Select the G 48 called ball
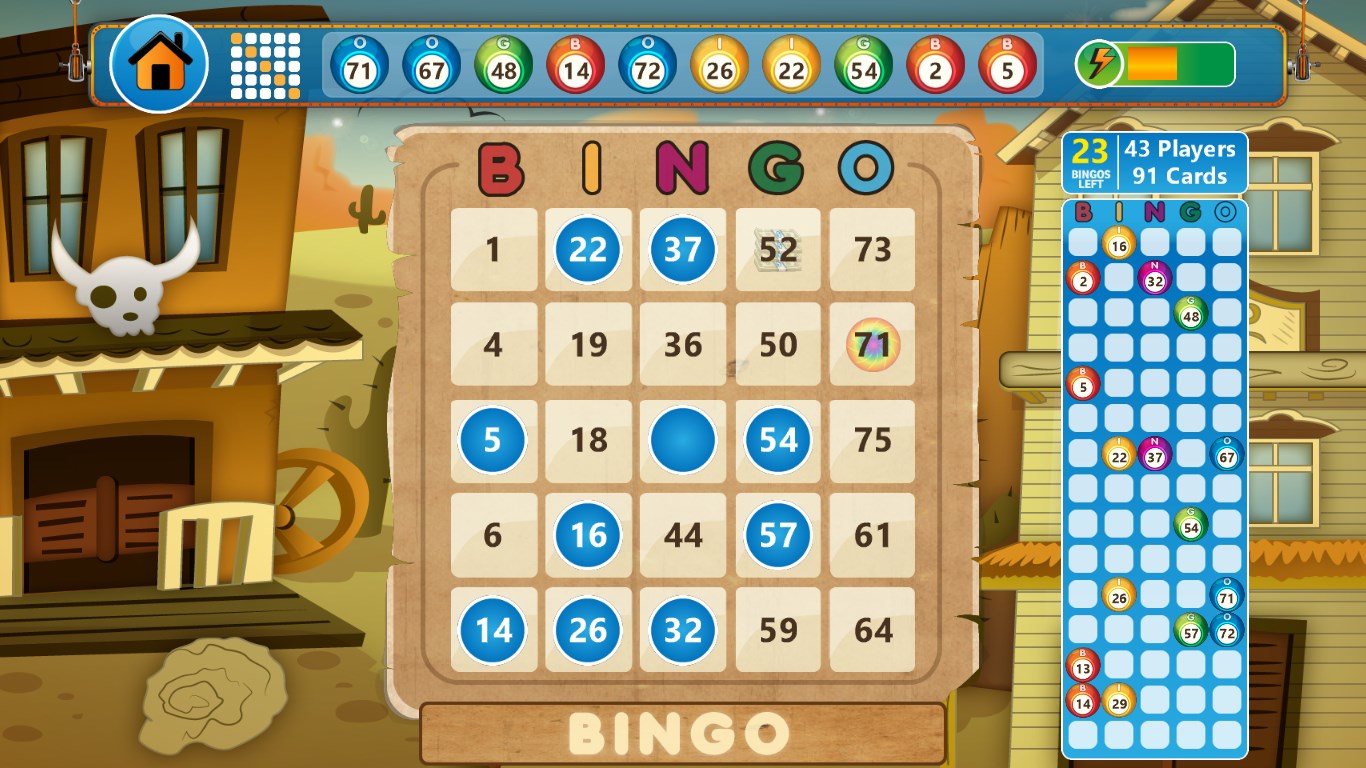Viewport: 1366px width, 768px height. (x=503, y=64)
